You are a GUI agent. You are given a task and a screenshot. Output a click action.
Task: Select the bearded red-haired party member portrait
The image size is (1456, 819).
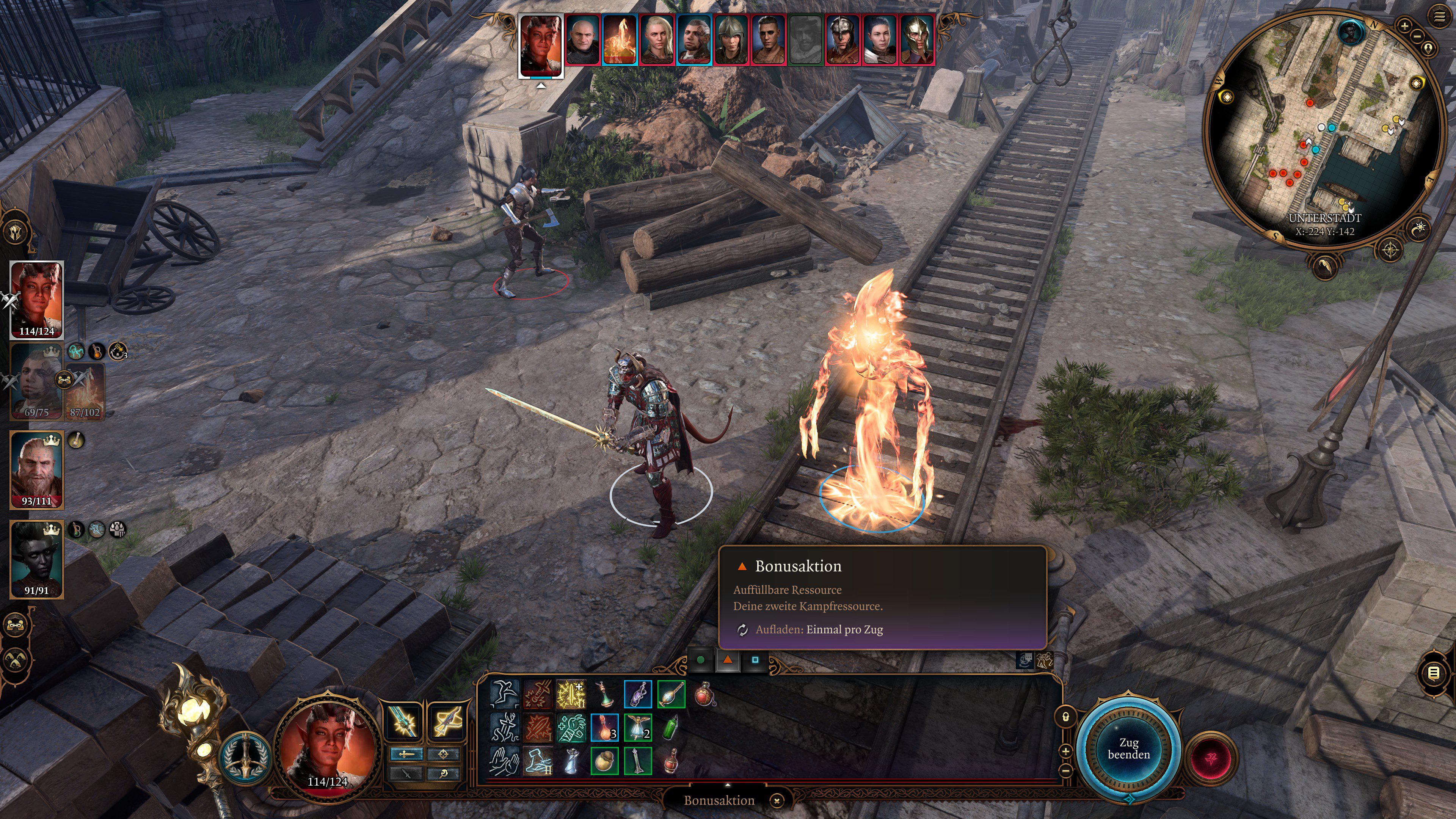pyautogui.click(x=37, y=469)
